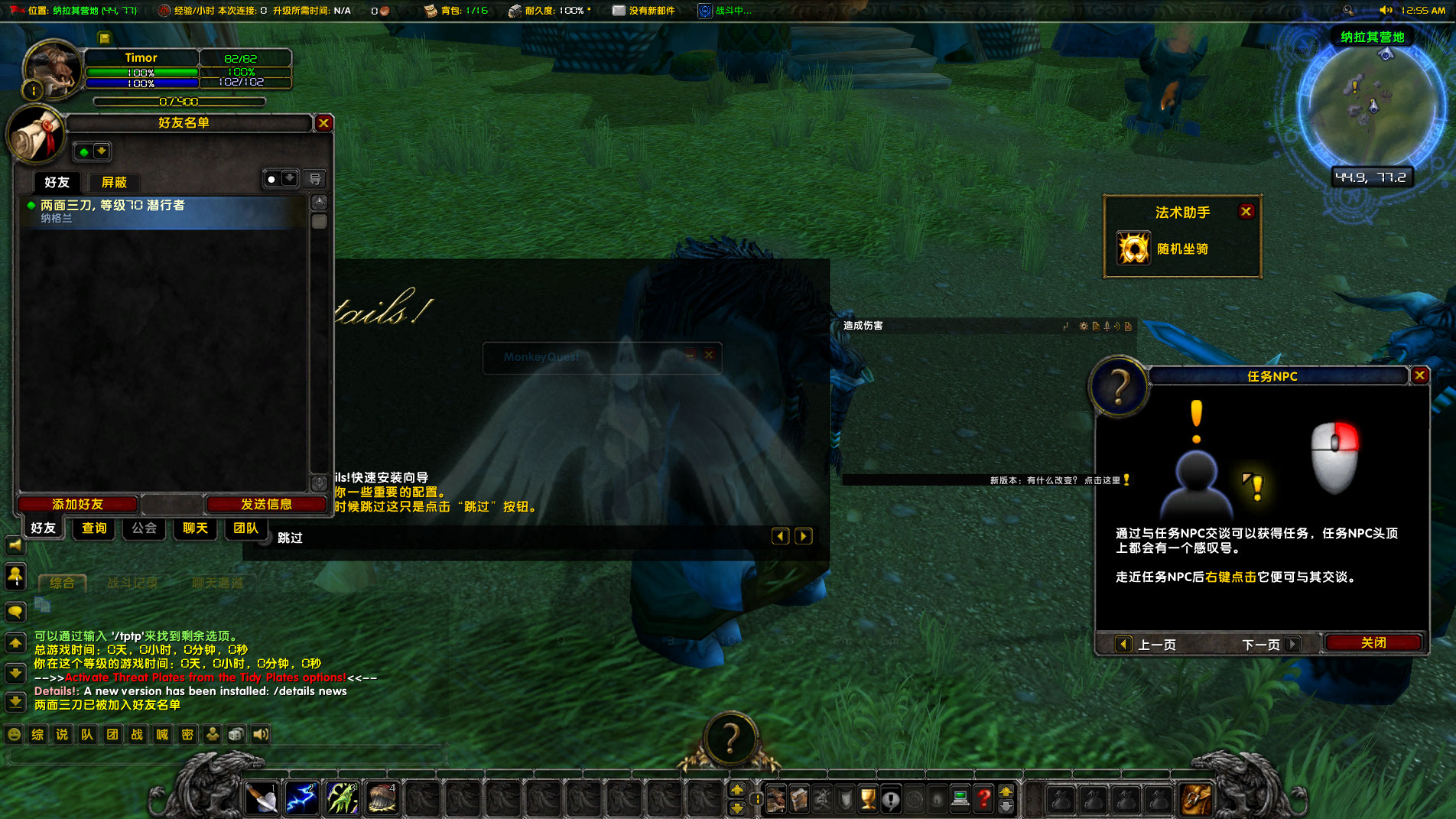
Task: Click the 跳过 skip button in the wizard
Action: click(x=289, y=538)
